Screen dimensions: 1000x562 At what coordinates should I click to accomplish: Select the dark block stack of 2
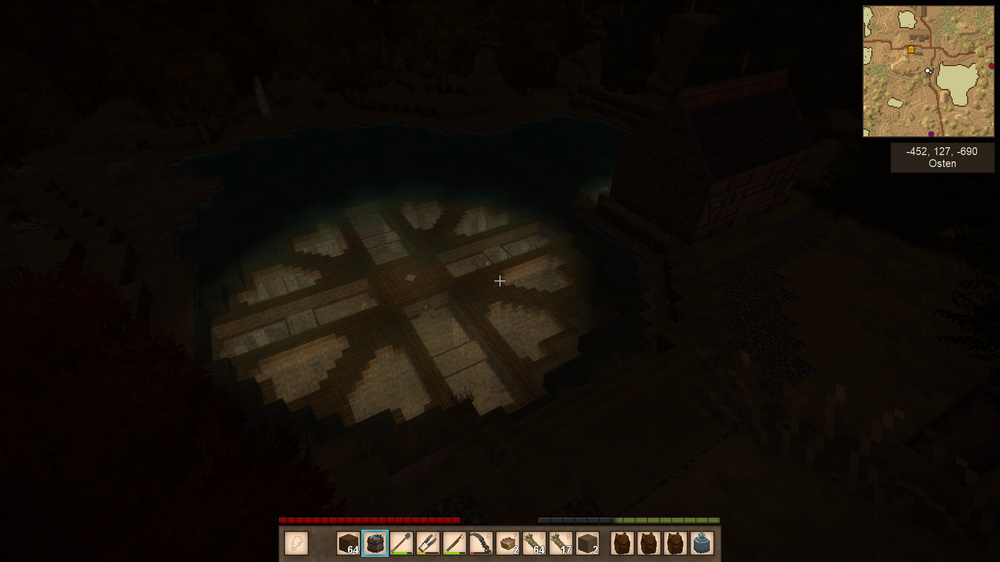click(x=587, y=543)
